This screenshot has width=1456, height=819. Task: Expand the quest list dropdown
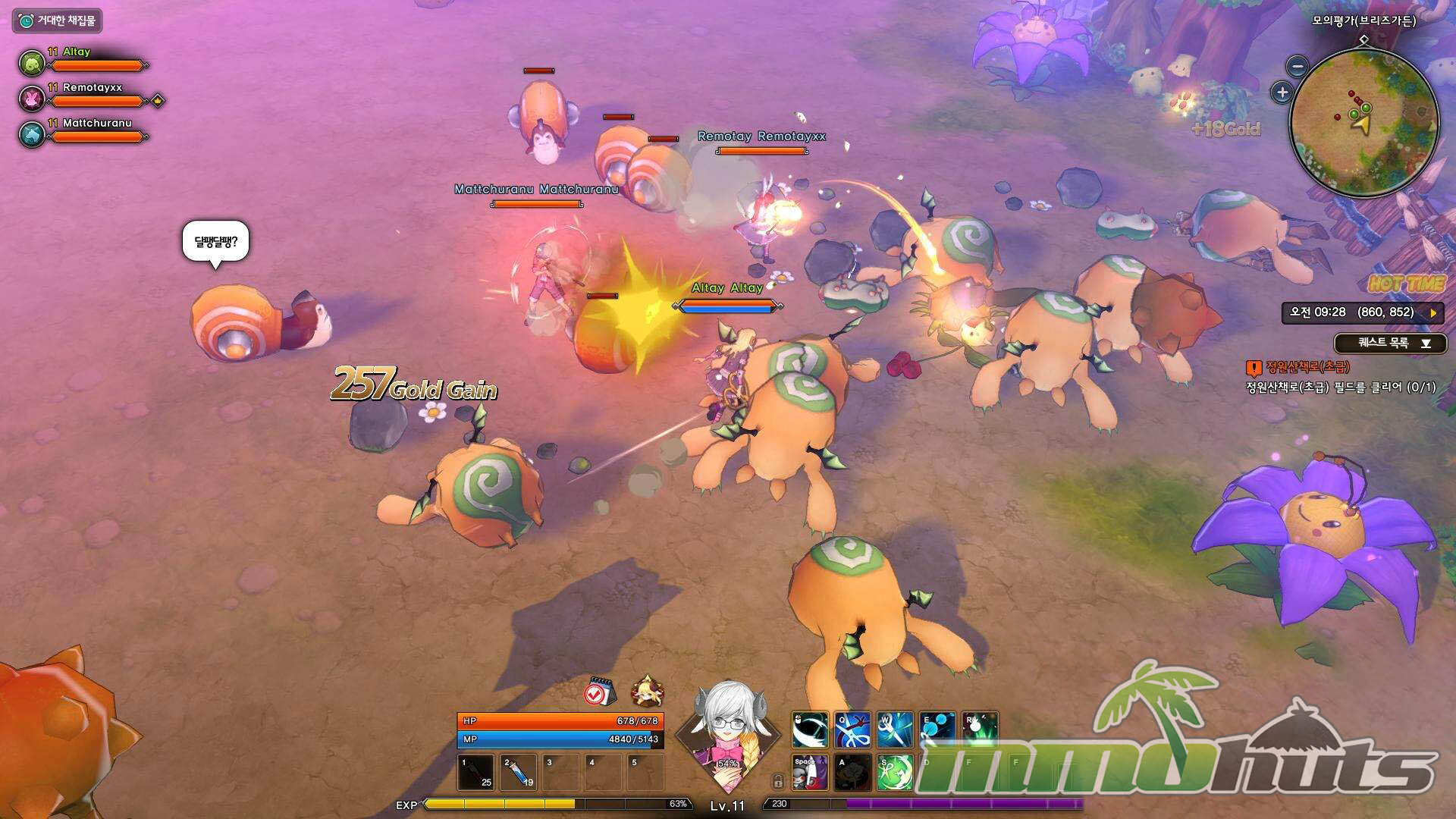(x=1425, y=344)
